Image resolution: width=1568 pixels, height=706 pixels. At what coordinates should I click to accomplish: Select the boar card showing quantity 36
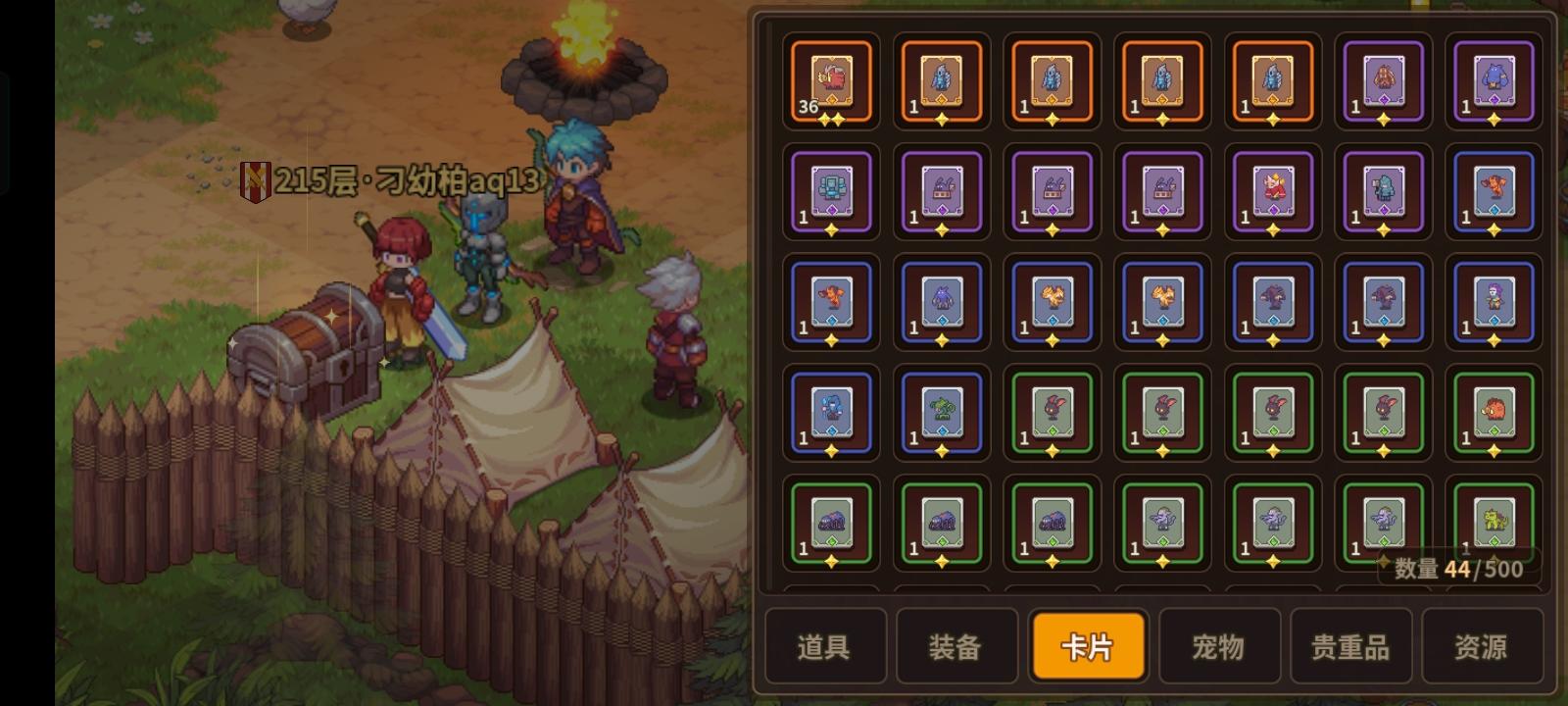[828, 83]
